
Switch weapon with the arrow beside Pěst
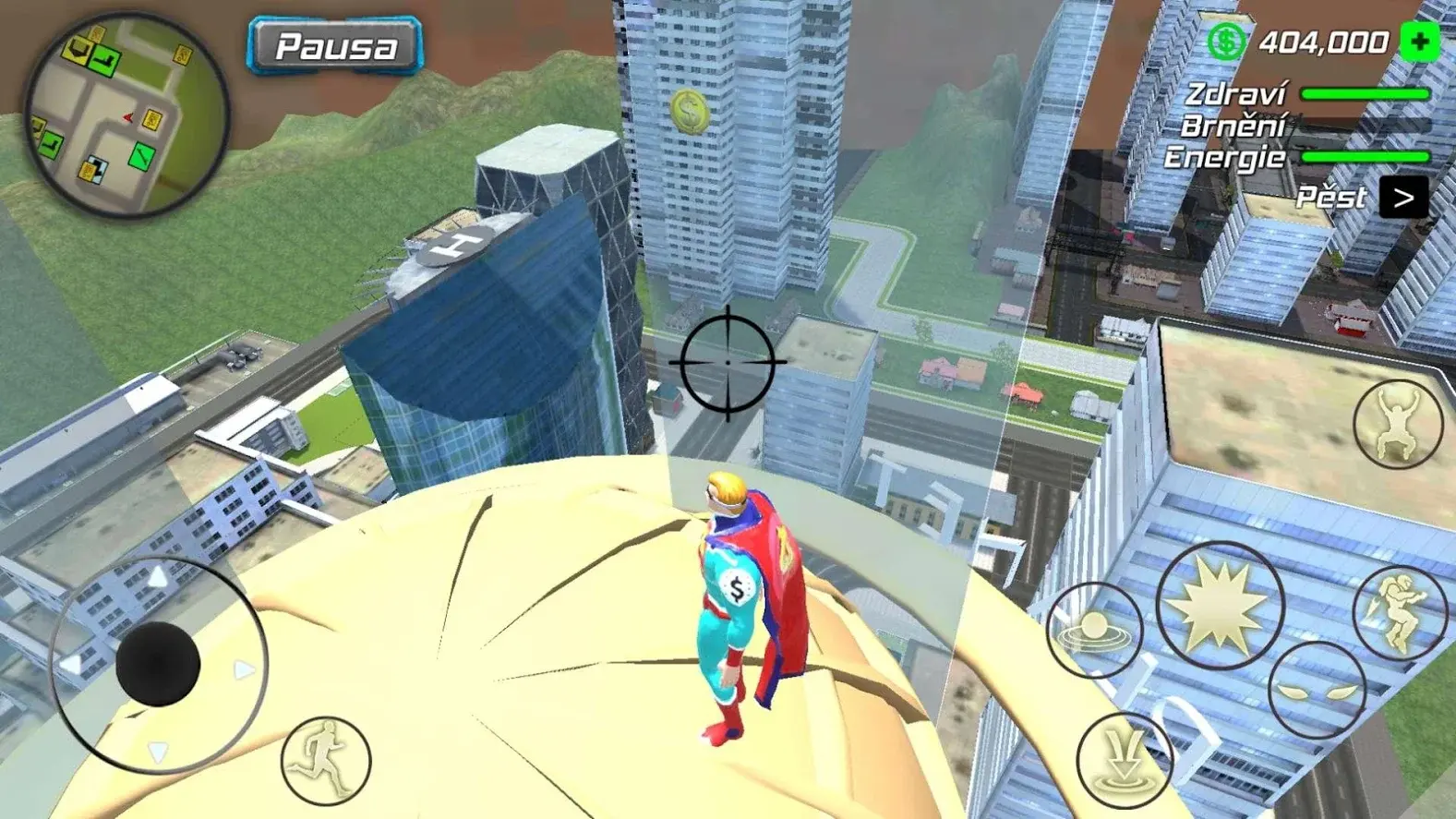tap(1402, 198)
